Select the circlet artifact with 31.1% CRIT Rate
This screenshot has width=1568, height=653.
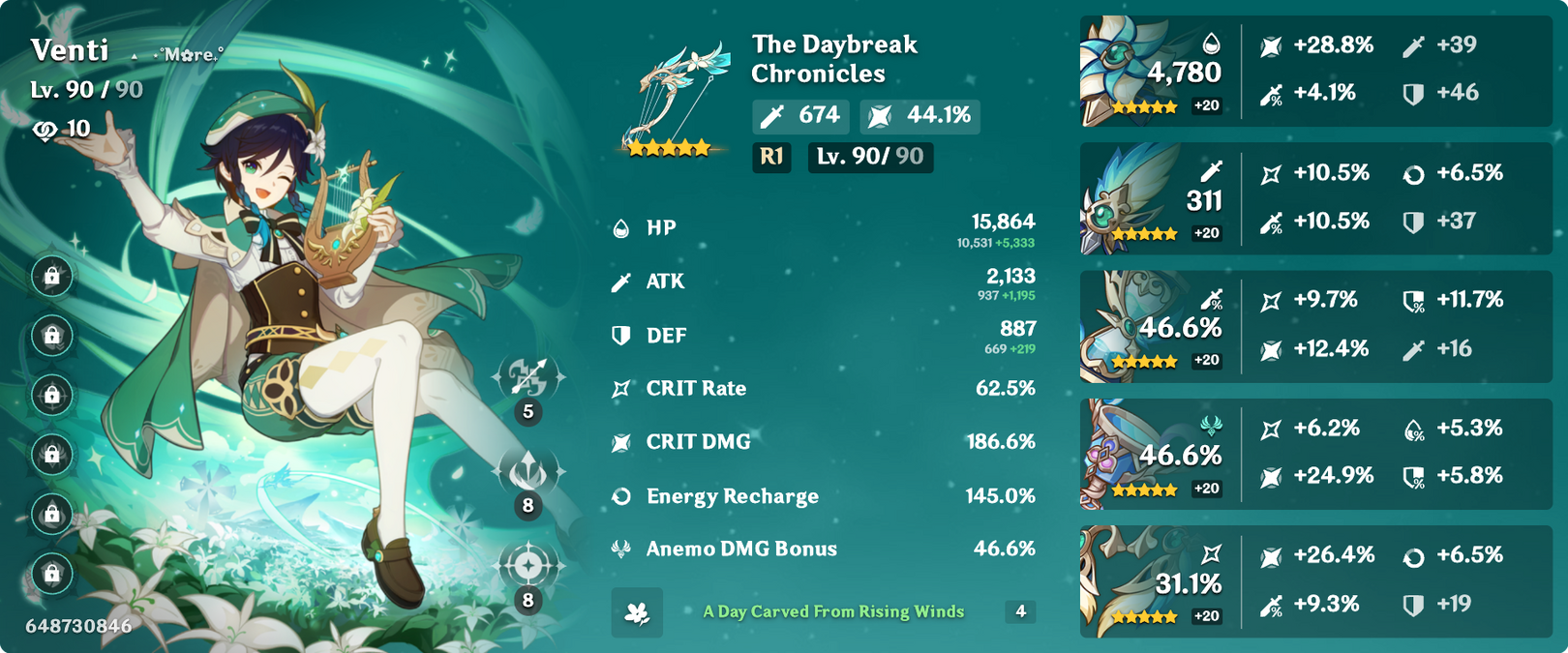coord(1123,581)
